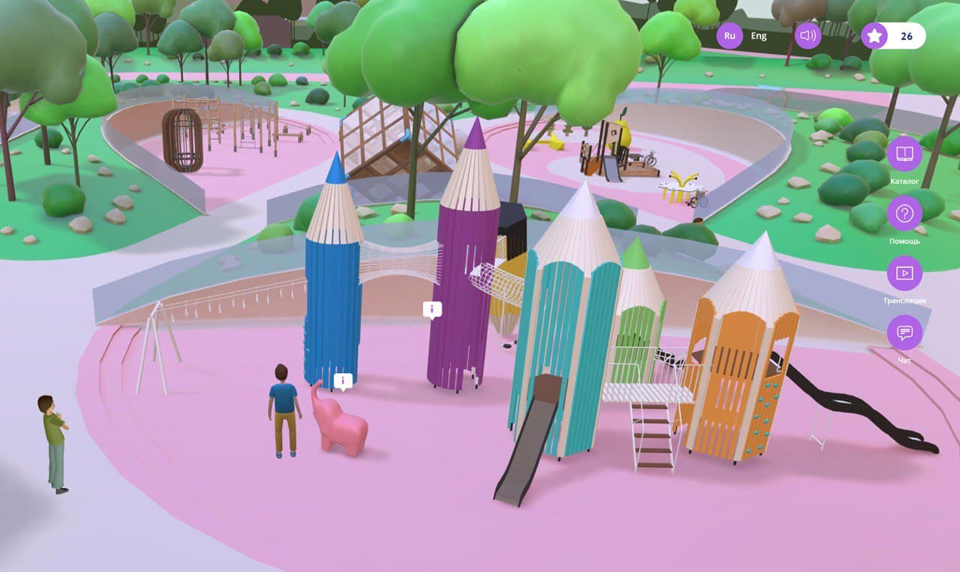
Task: Switch language to Eng
Action: point(759,36)
